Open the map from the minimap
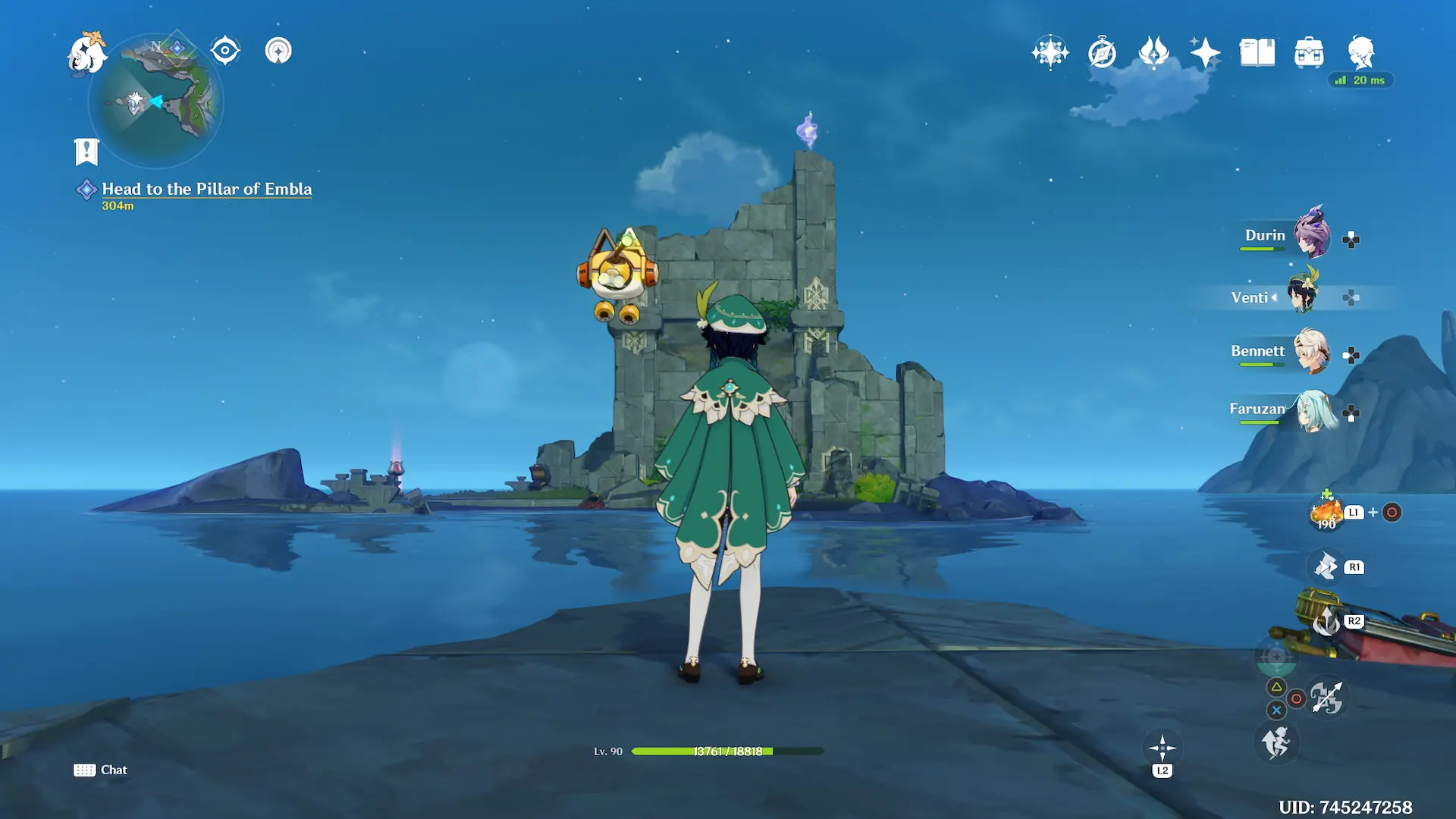1456x819 pixels. pos(156,101)
